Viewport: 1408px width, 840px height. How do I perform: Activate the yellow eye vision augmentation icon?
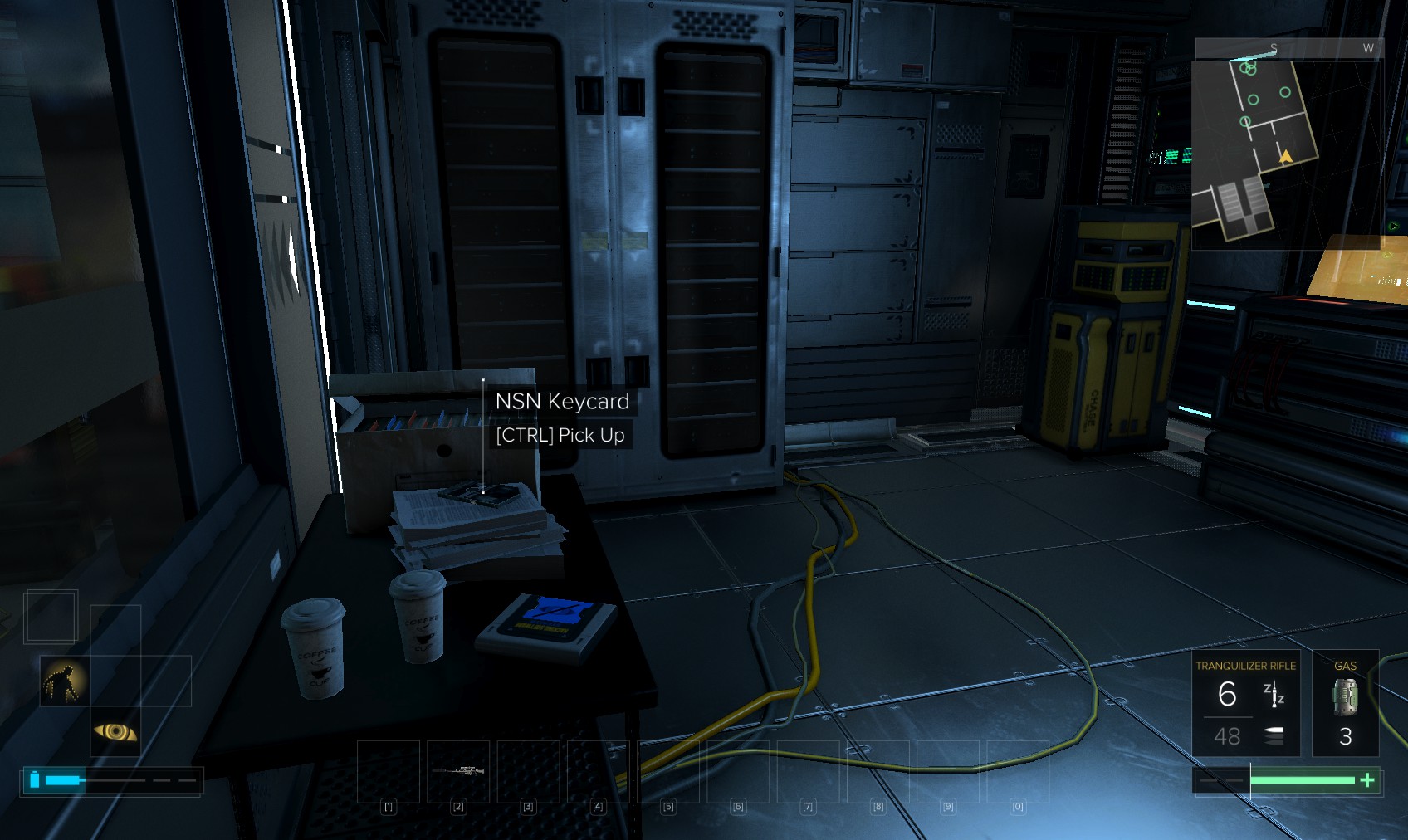click(x=115, y=731)
